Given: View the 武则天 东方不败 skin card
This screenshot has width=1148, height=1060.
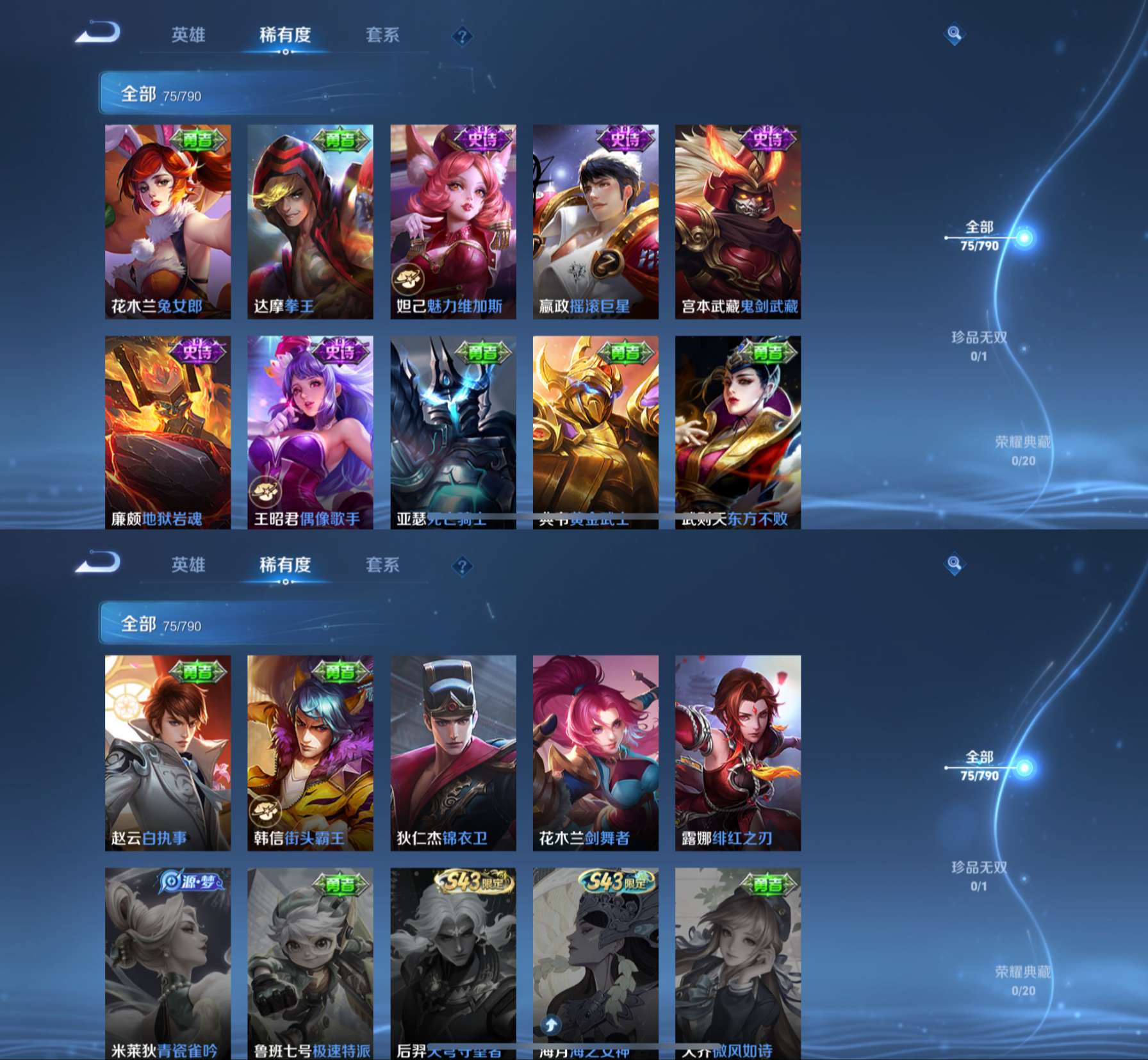Looking at the screenshot, I should 737,432.
